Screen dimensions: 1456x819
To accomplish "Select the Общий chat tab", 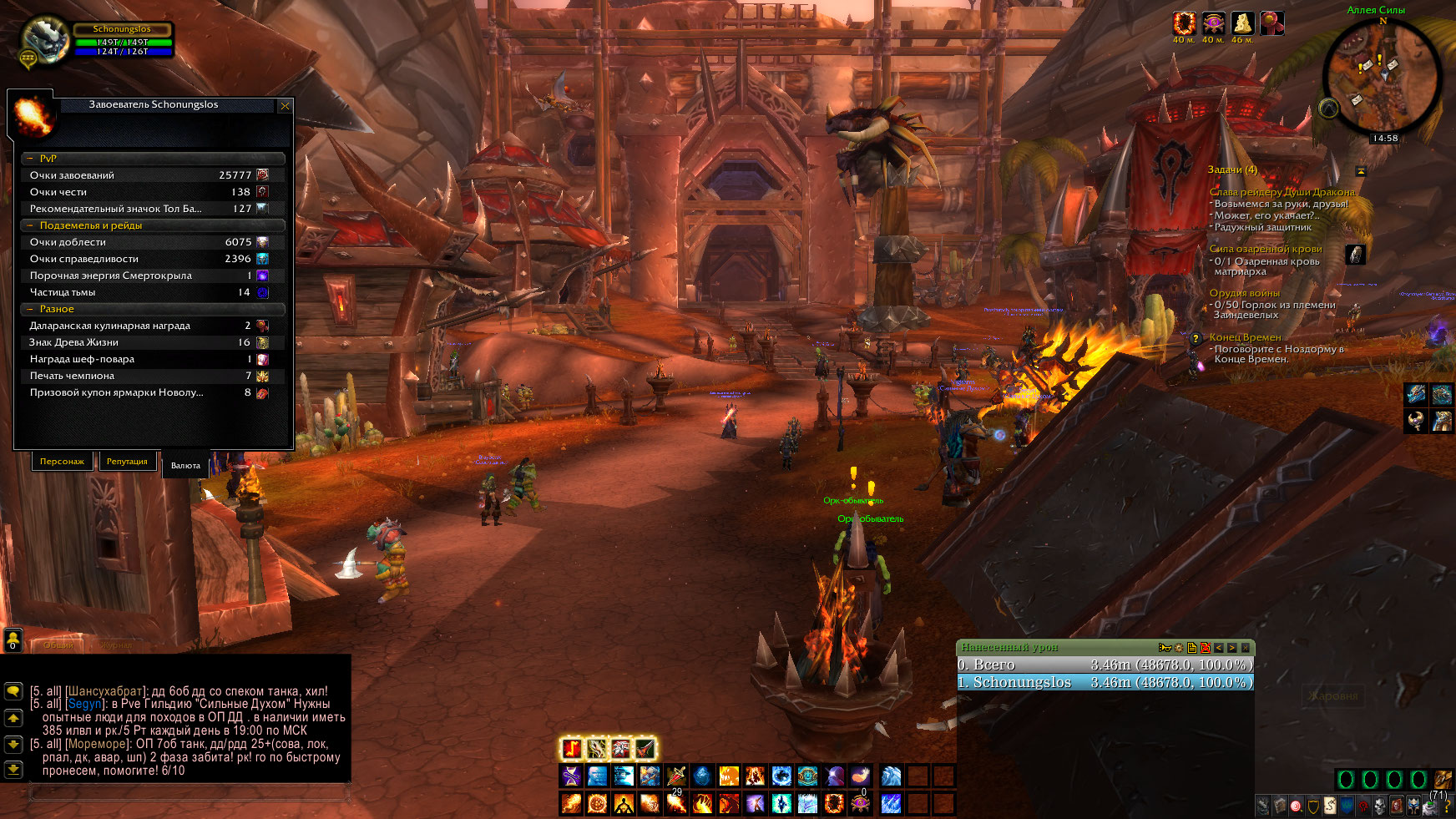I will (x=58, y=645).
